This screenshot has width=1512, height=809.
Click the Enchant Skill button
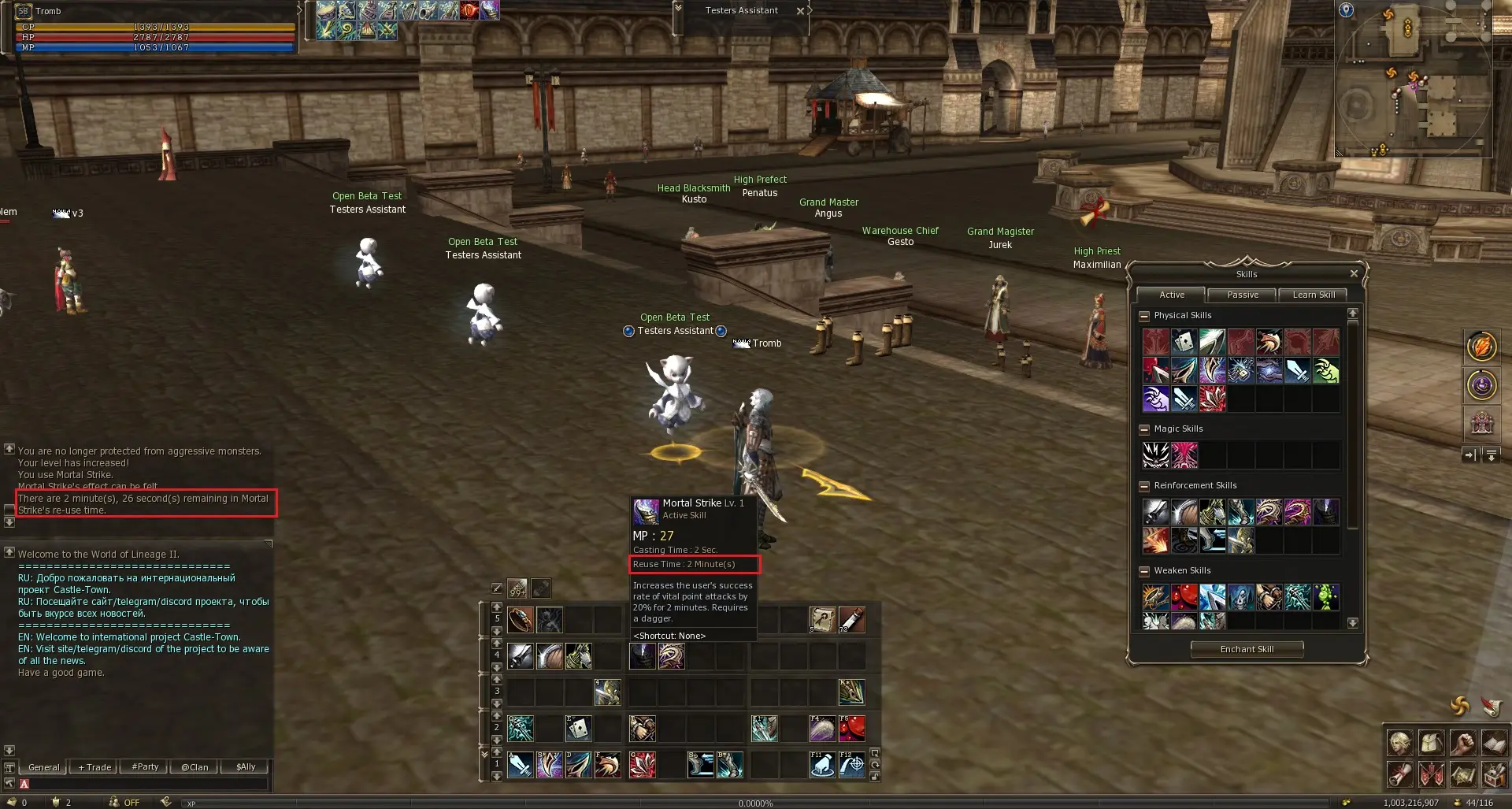click(1247, 649)
